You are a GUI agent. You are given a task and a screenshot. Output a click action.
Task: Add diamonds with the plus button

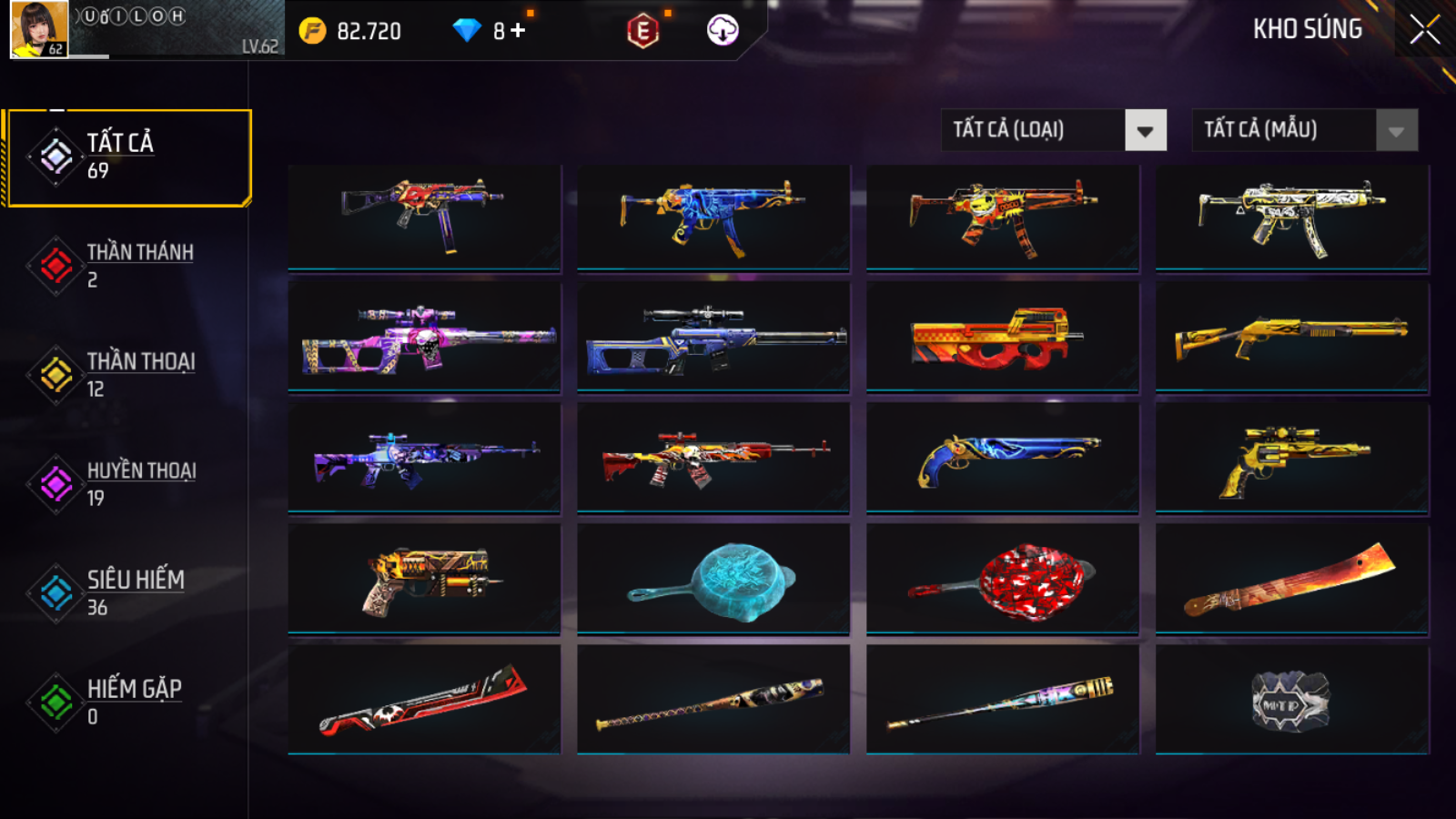coord(518,31)
